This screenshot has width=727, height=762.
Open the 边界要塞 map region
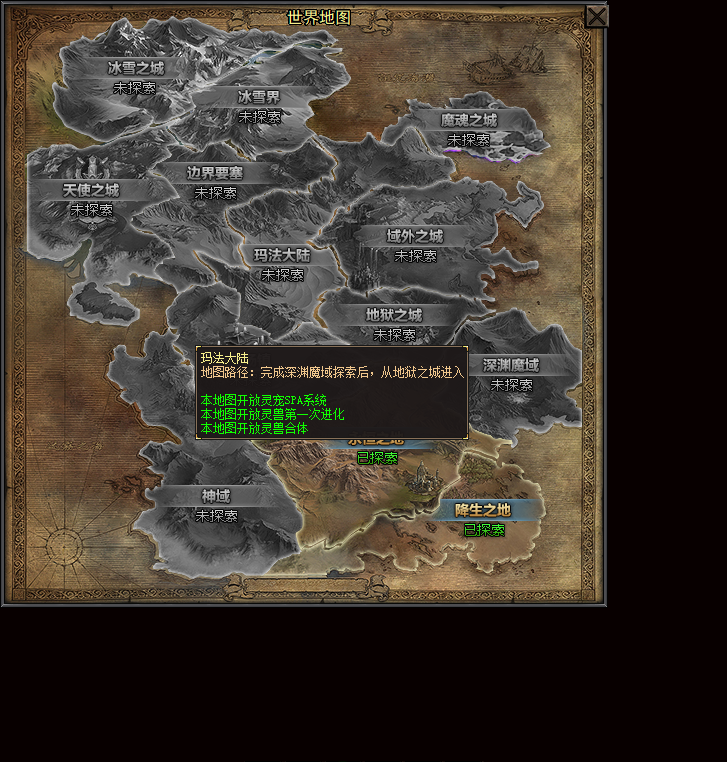(215, 173)
